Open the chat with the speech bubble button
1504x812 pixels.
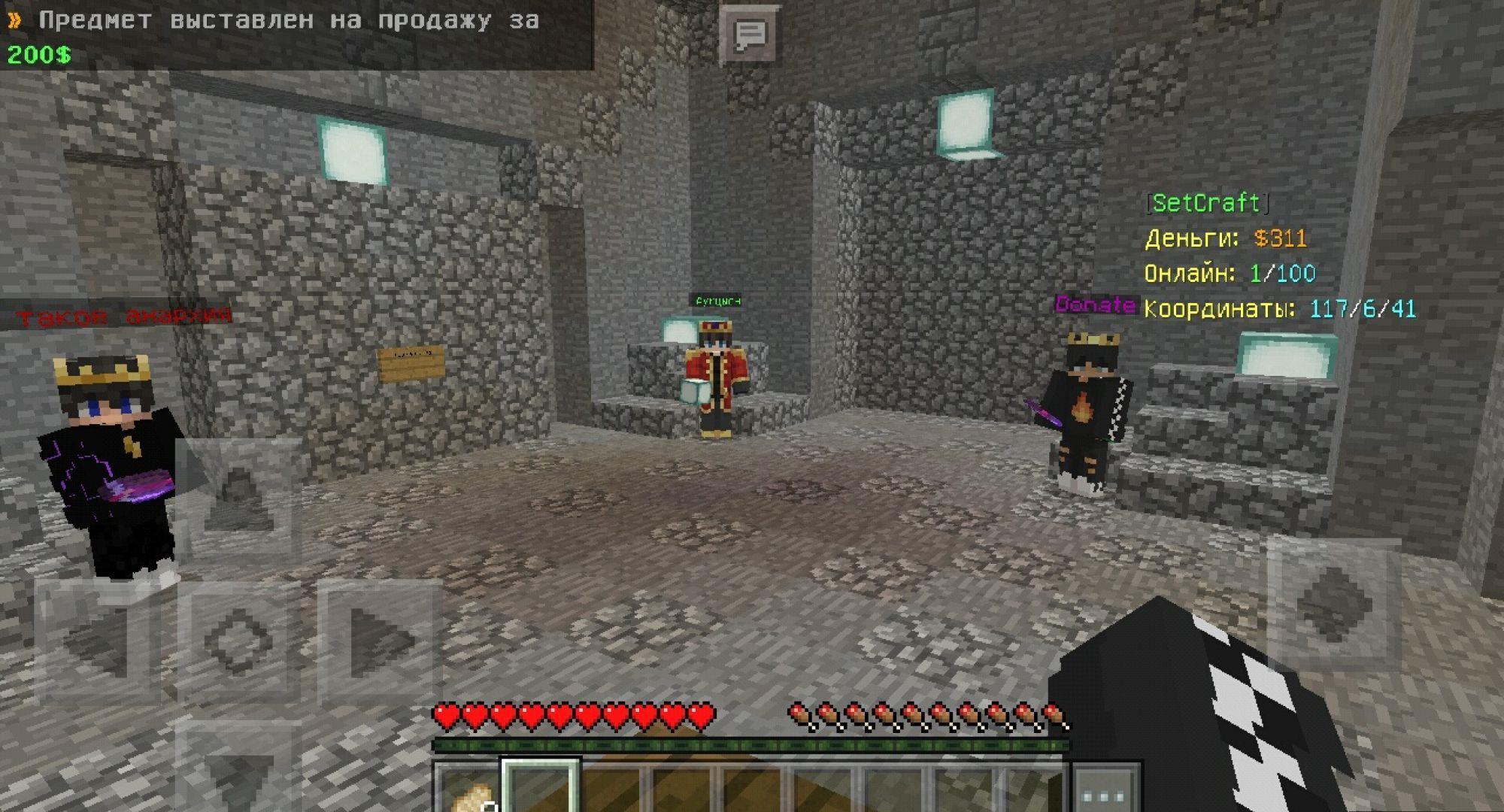point(749,35)
